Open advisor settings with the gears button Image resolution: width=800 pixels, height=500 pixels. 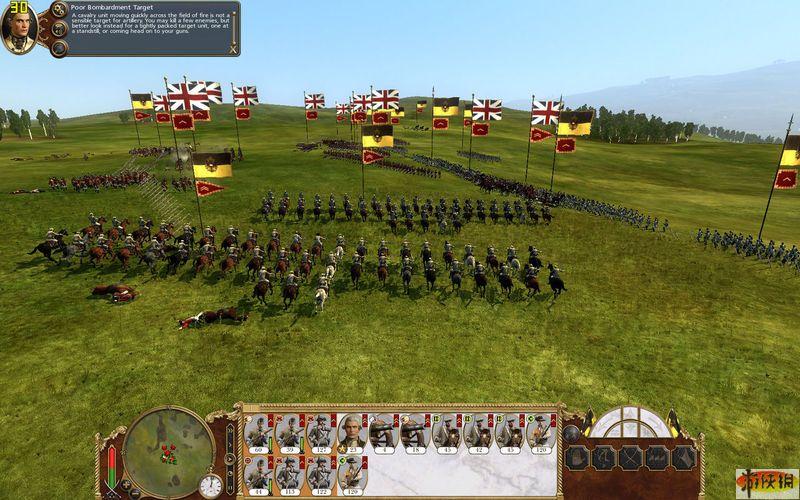pyautogui.click(x=58, y=10)
